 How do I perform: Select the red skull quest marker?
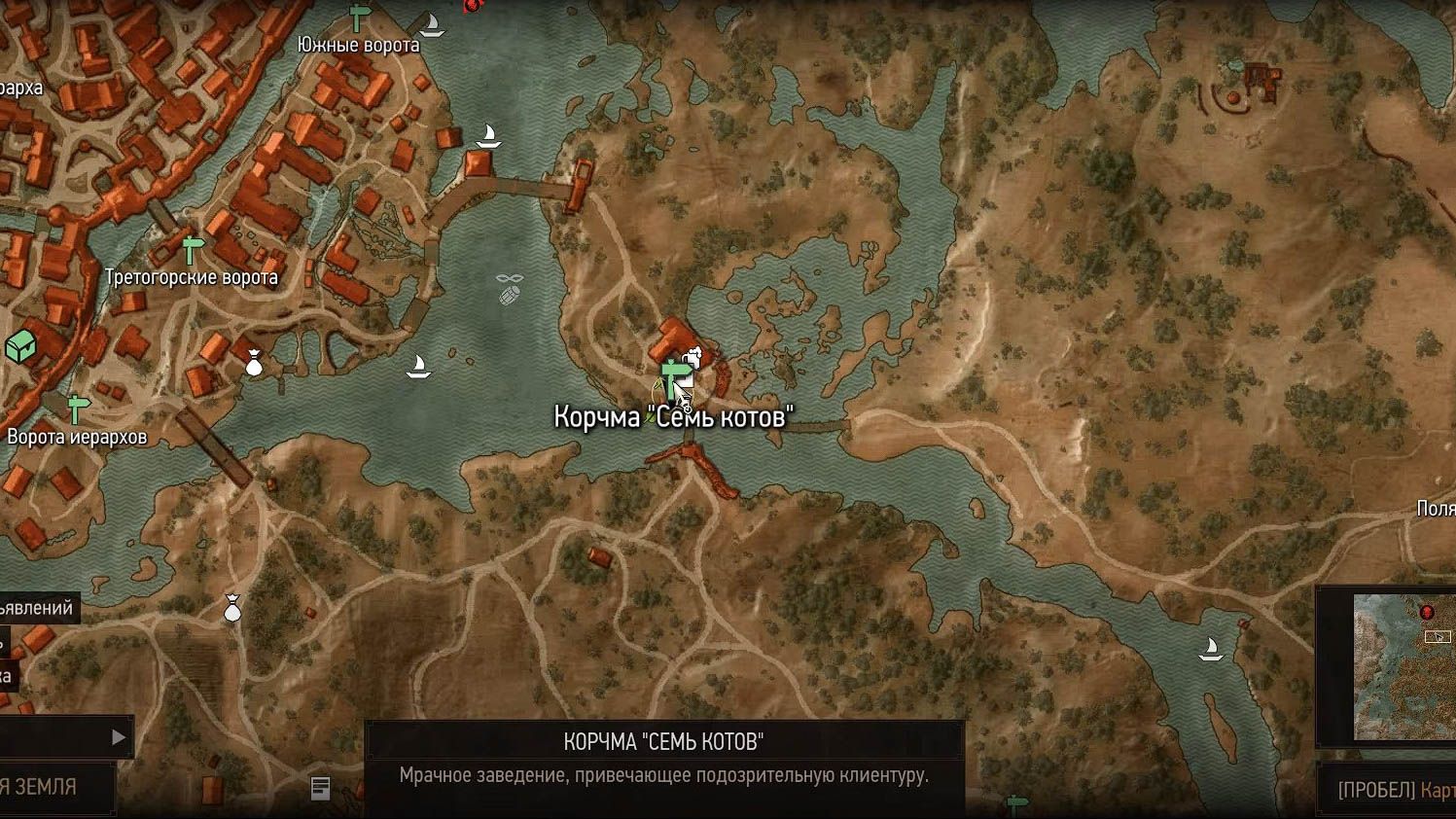(473, 5)
